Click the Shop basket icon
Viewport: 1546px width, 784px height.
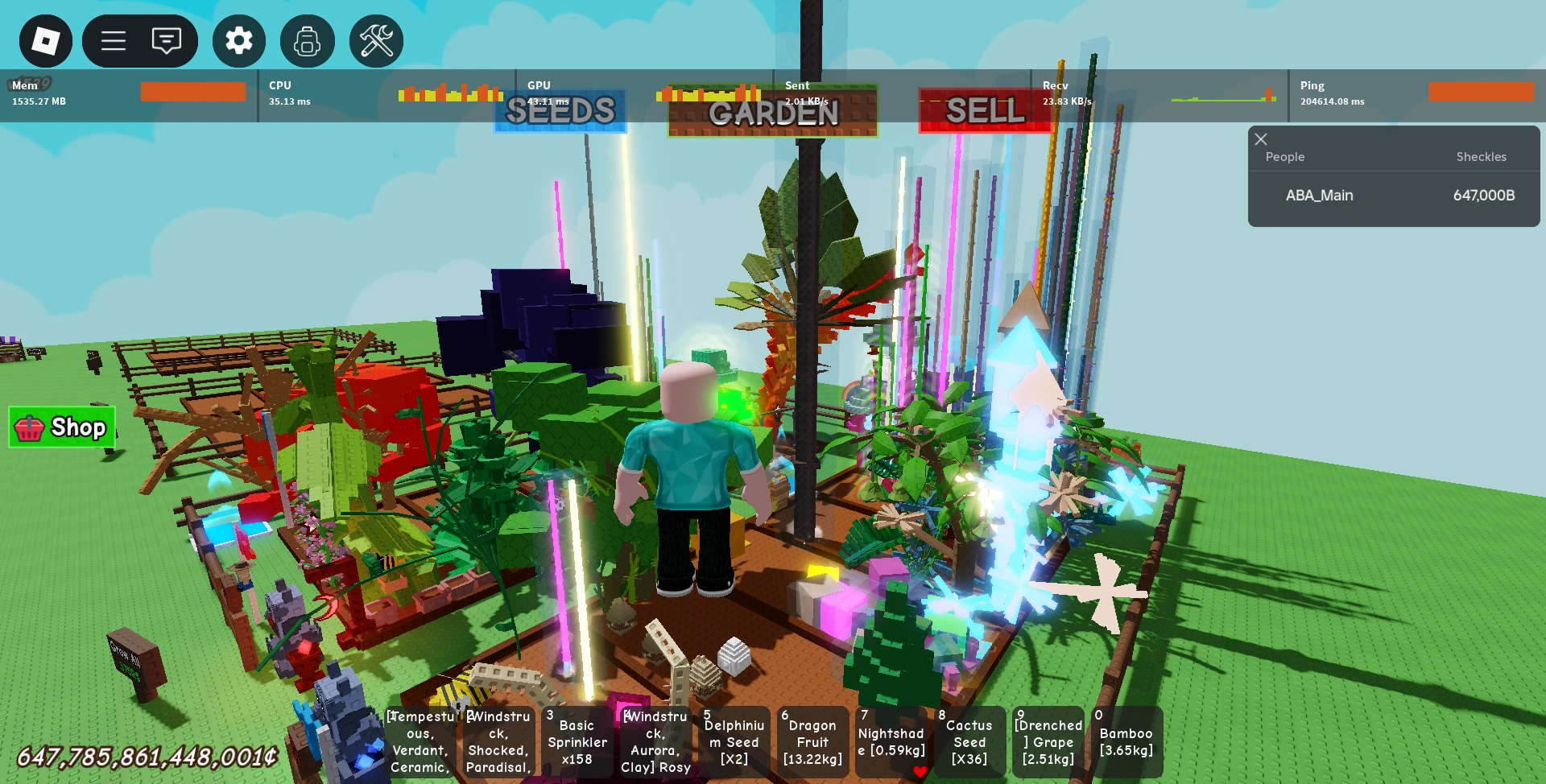click(x=30, y=427)
